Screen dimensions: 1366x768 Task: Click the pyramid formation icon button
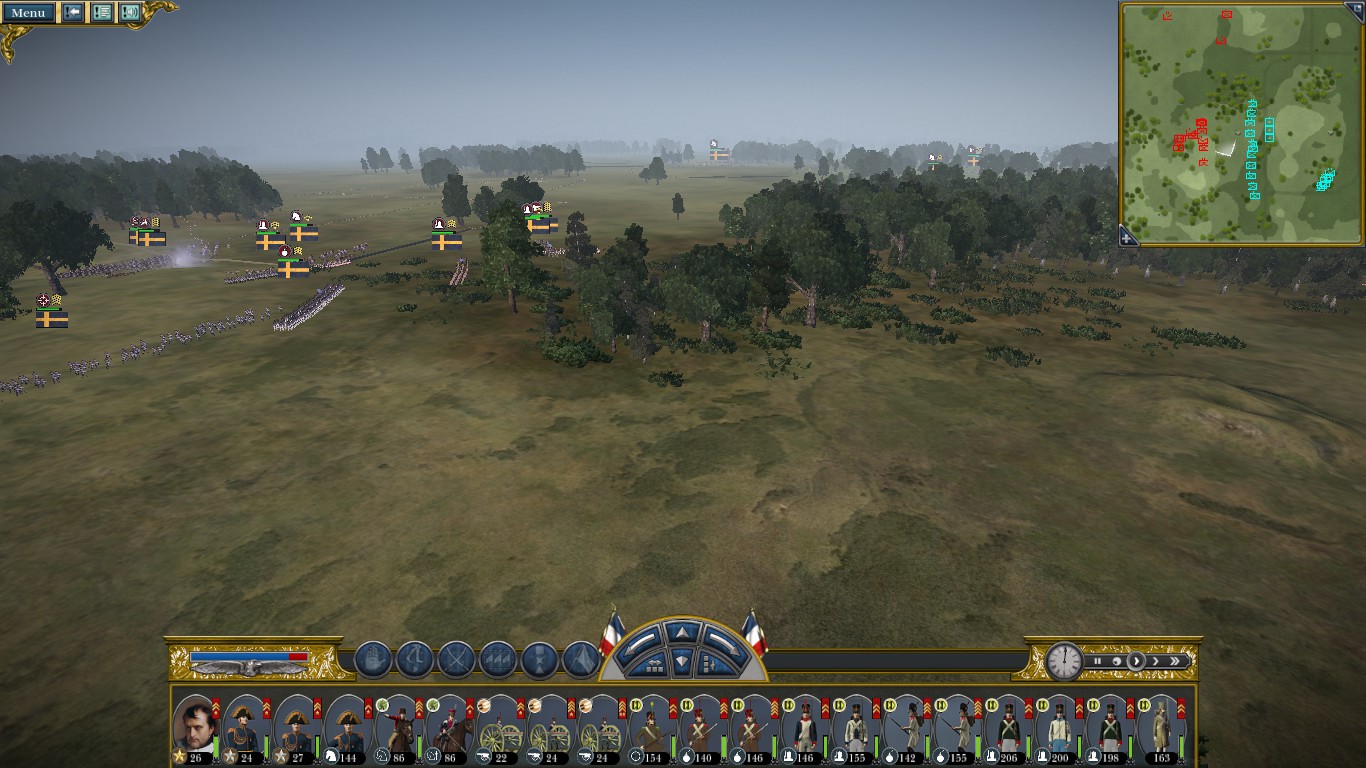point(581,660)
